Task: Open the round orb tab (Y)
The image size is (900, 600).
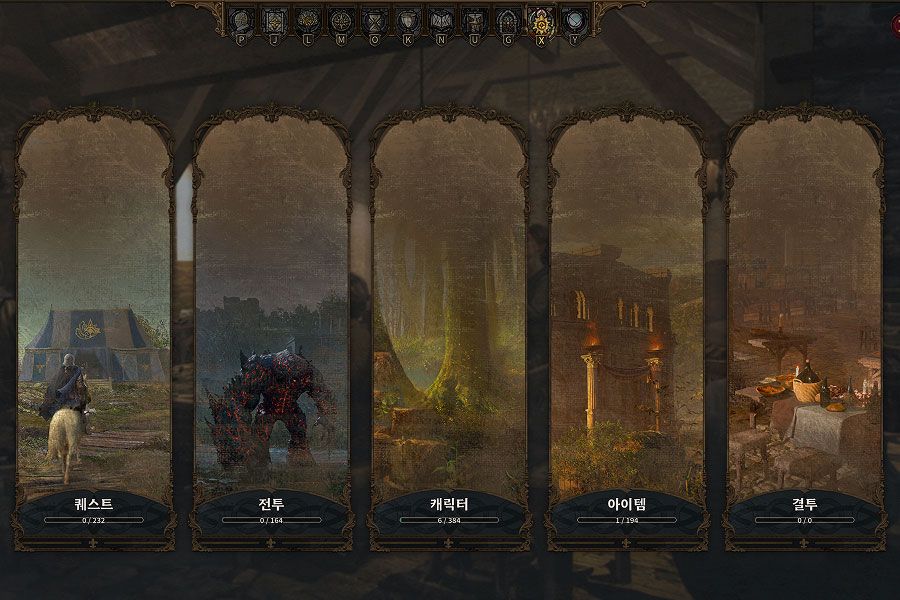Action: click(573, 19)
